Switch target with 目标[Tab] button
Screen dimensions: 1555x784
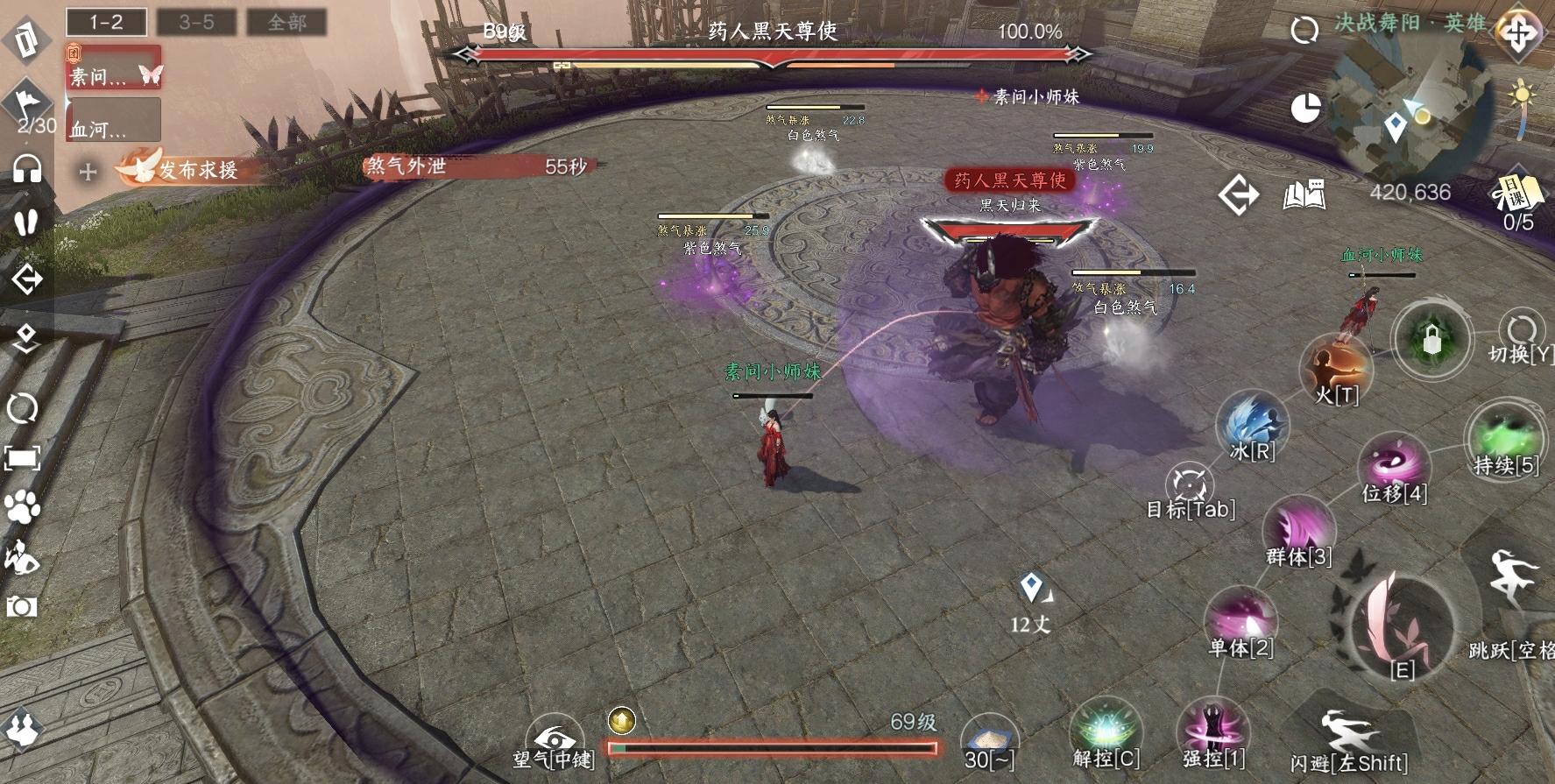click(1190, 486)
